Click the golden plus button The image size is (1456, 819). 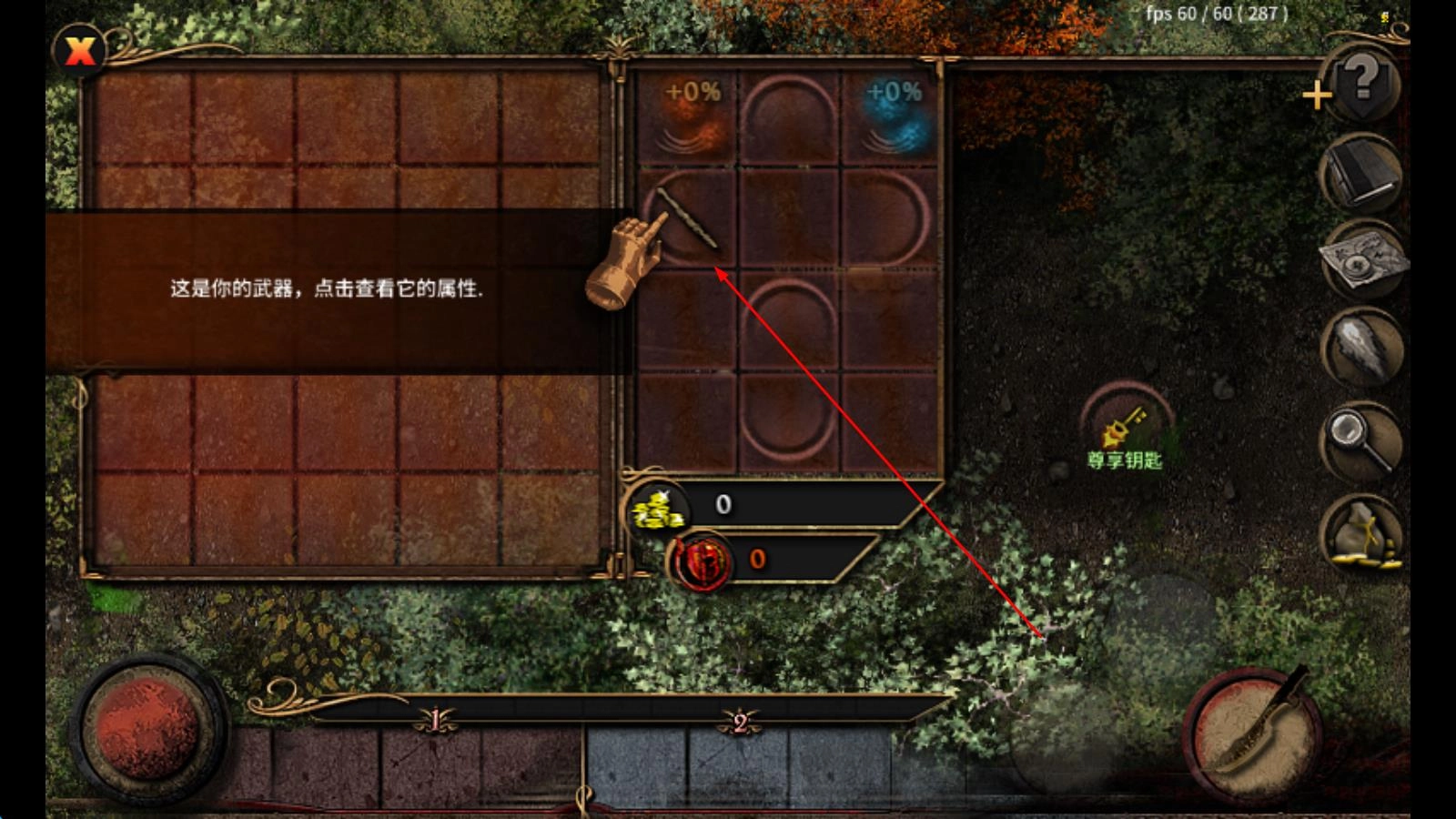tap(1316, 95)
